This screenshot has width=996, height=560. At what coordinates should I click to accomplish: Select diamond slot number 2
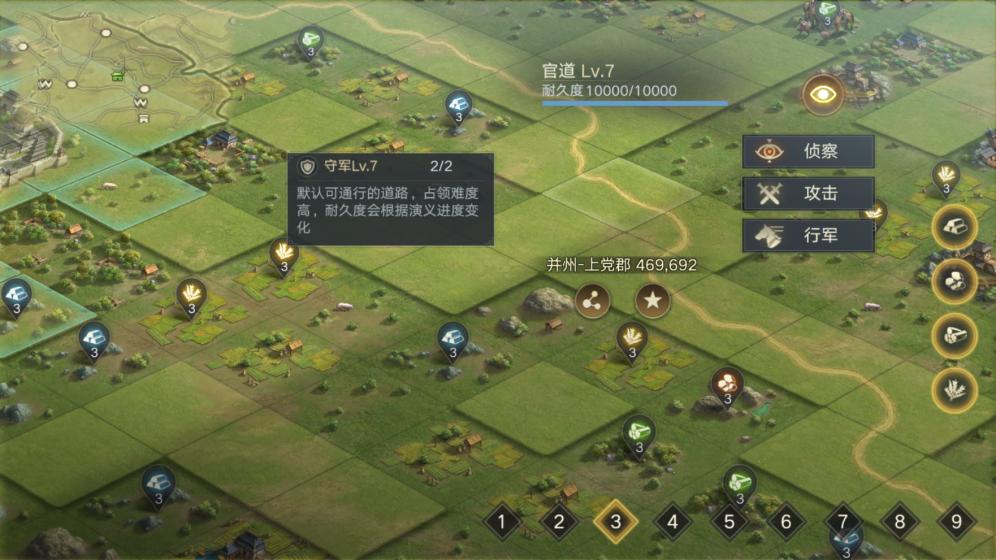[559, 521]
